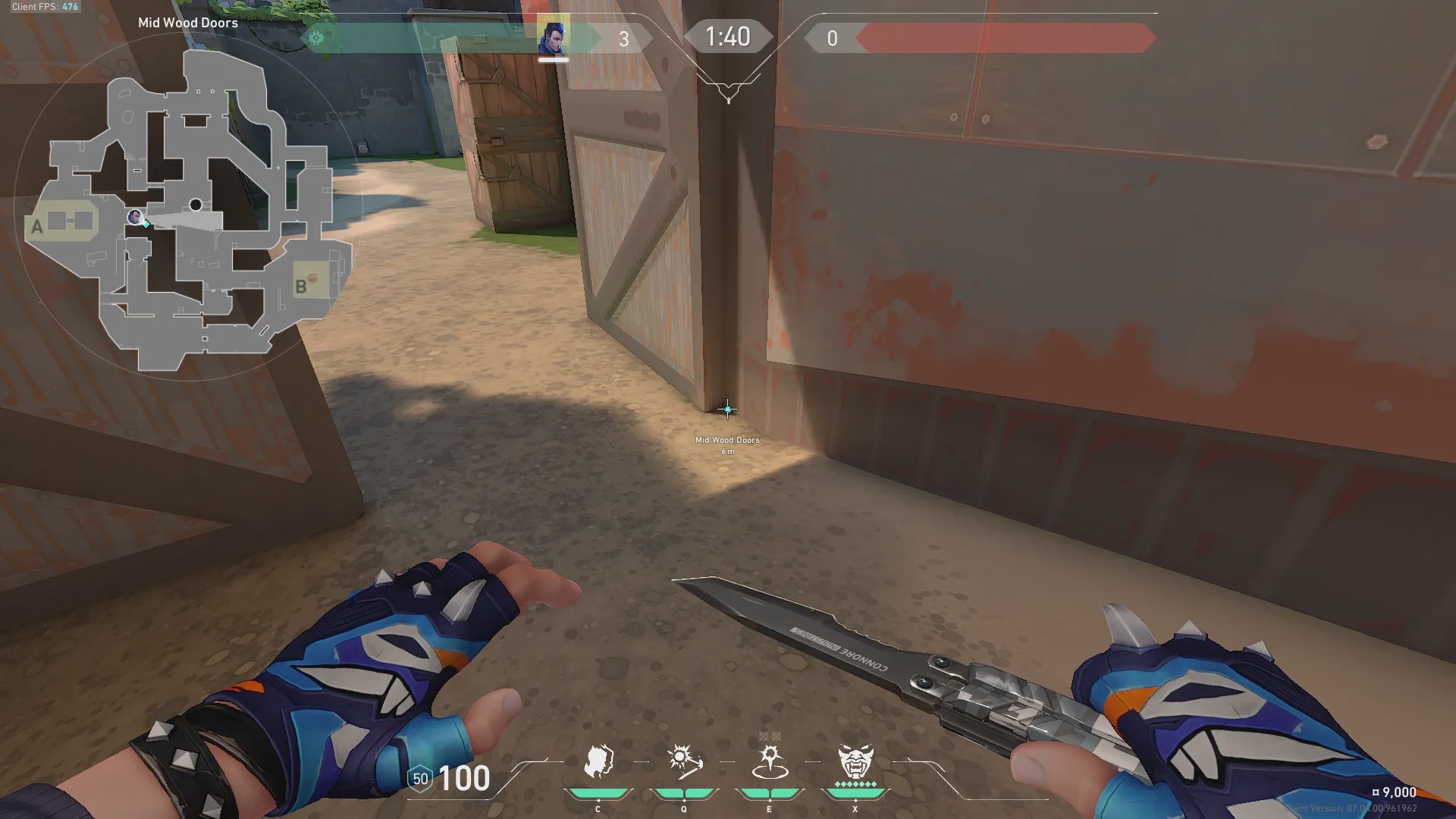Select the B site marker on the minimap

[301, 286]
